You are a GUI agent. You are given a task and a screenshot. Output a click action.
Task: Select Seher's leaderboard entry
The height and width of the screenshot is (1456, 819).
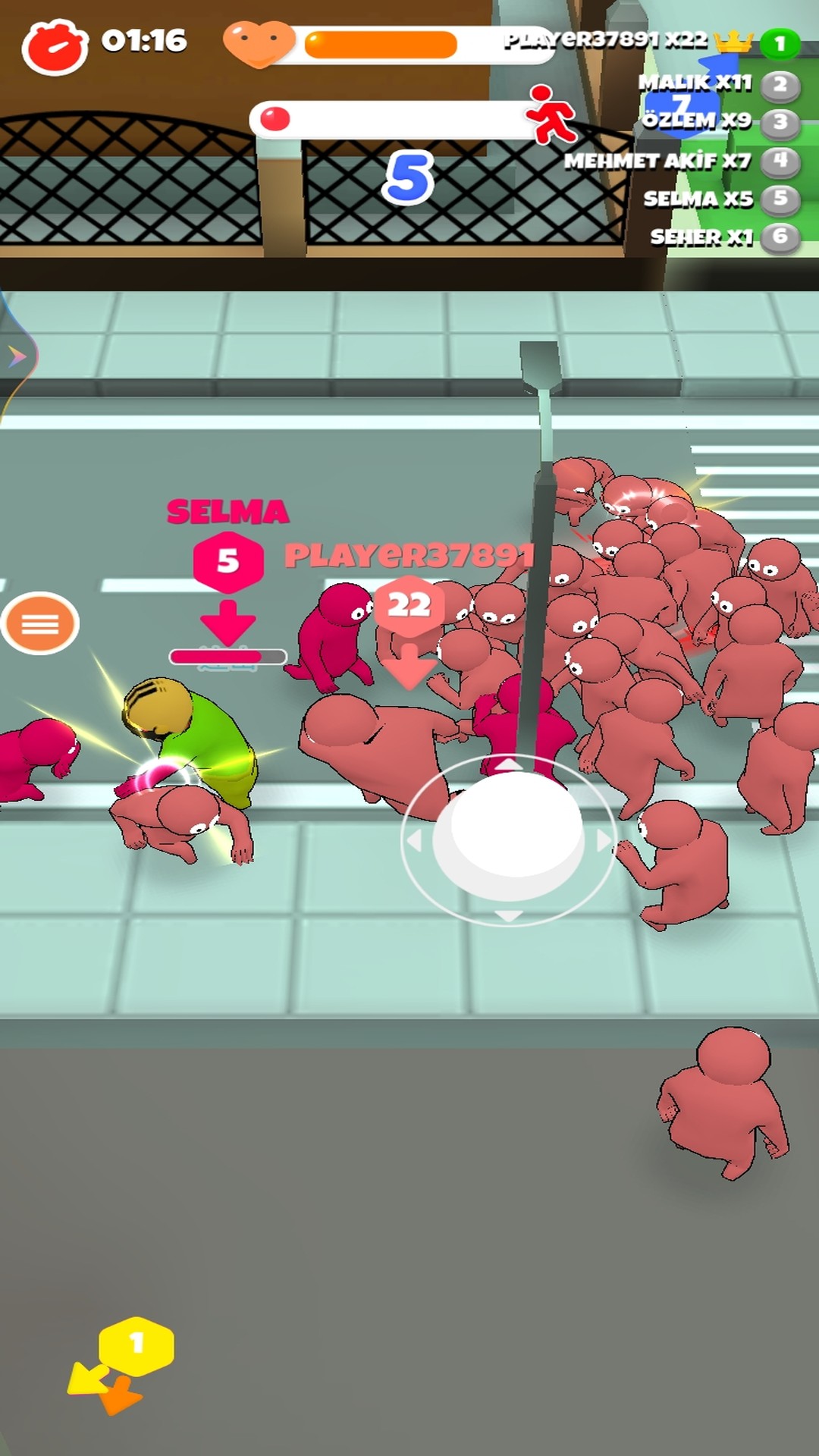723,237
